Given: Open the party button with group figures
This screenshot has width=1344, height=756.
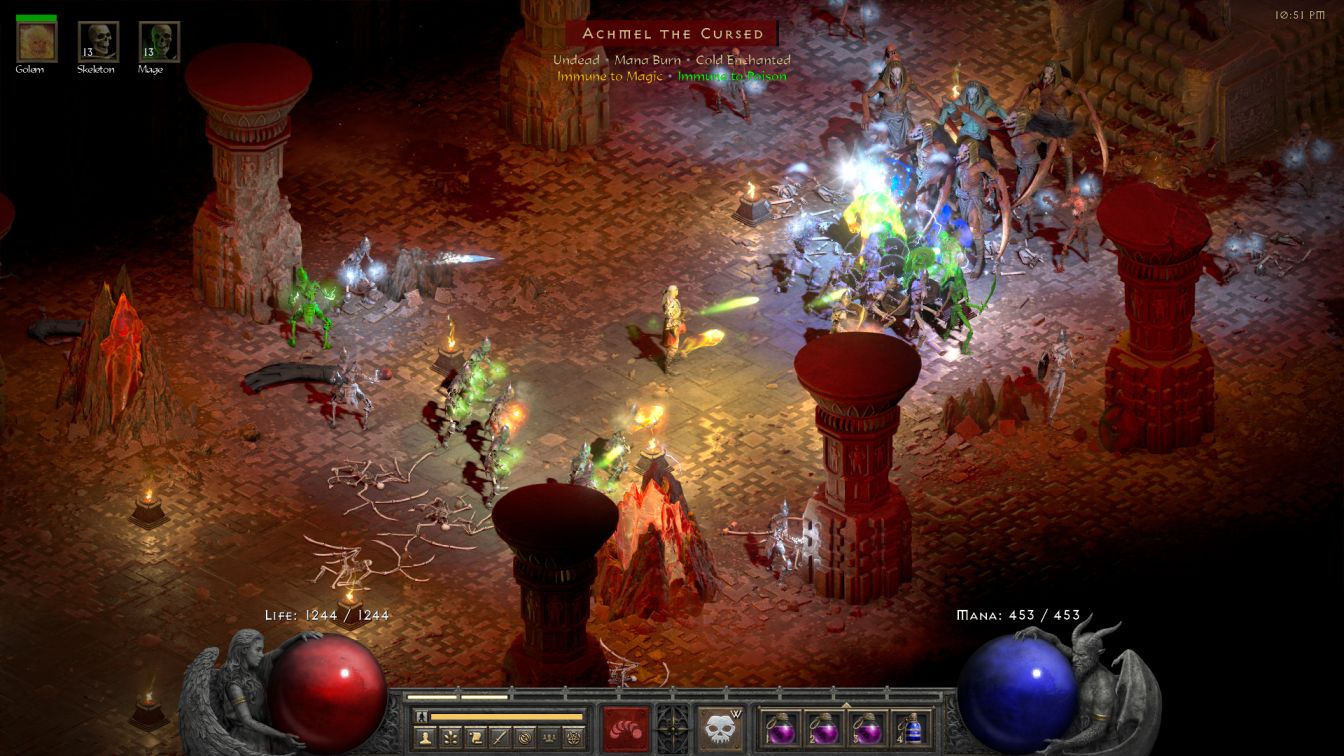Looking at the screenshot, I should coord(549,738).
